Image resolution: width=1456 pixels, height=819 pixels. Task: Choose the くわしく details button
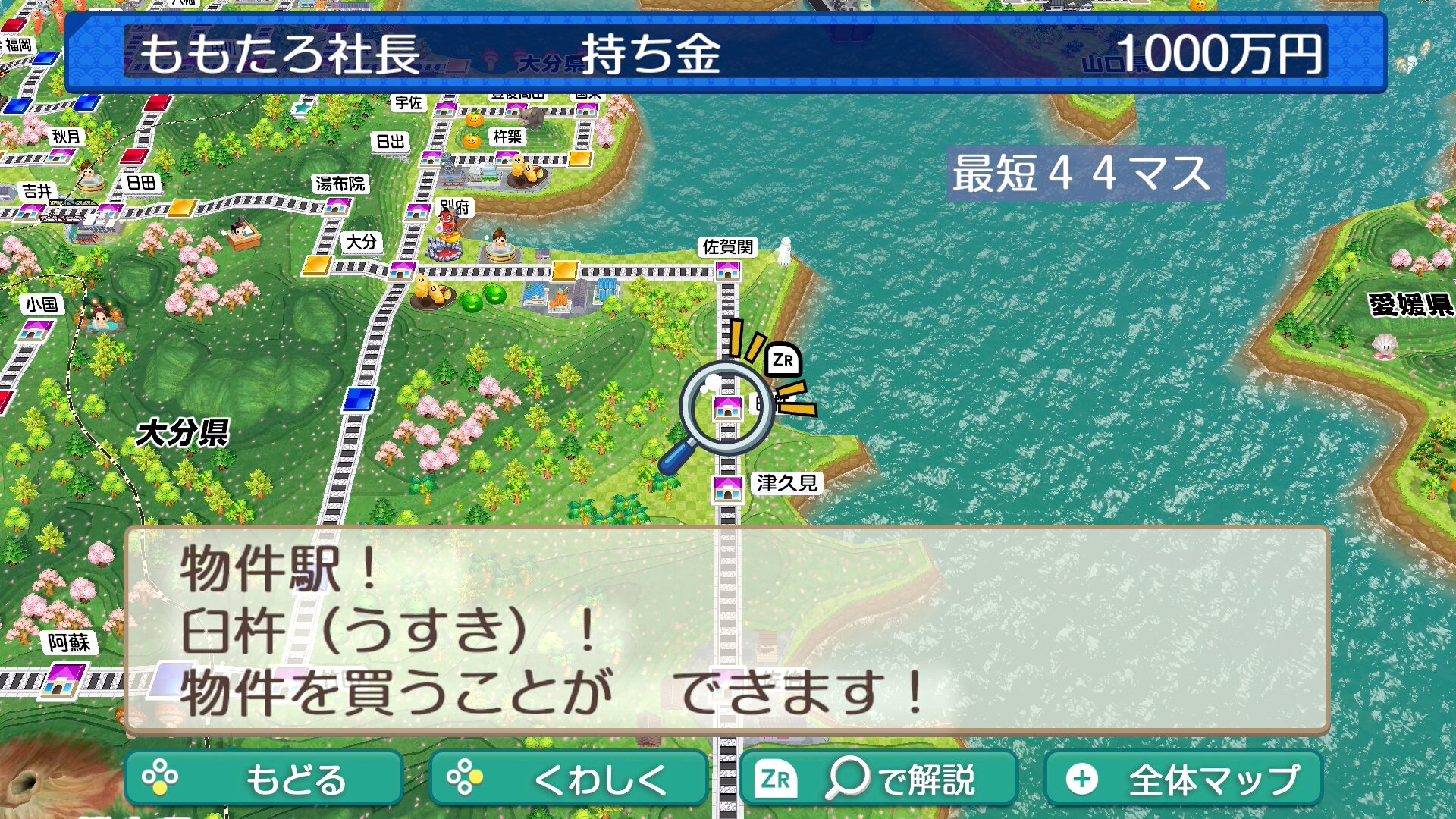click(x=568, y=779)
